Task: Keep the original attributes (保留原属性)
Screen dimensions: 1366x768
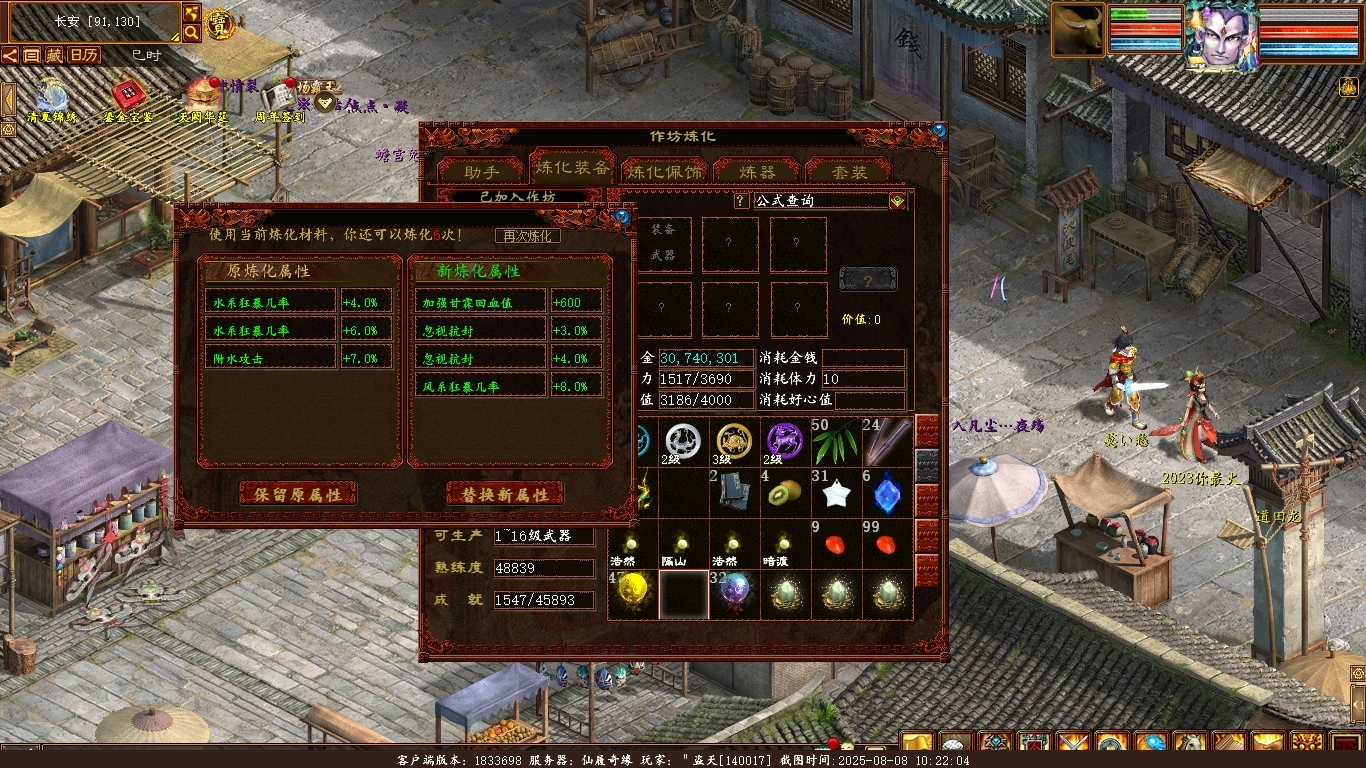Action: pos(298,494)
